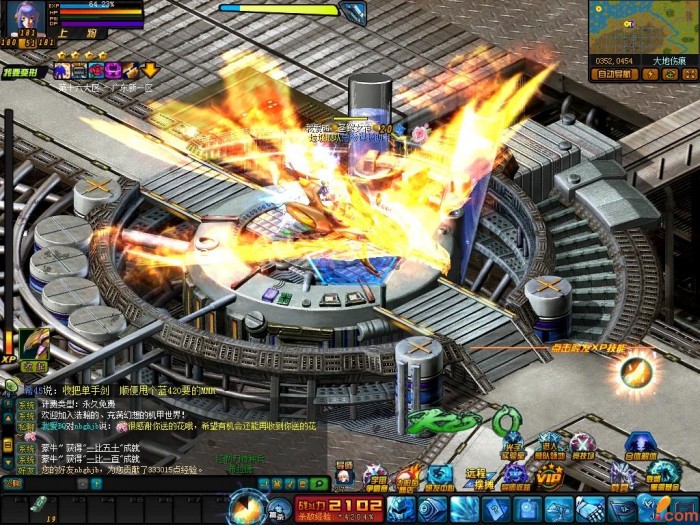Image resolution: width=700 pixels, height=525 pixels.
Task: Use the green item in hotbar slot F2
Action: click(x=37, y=506)
